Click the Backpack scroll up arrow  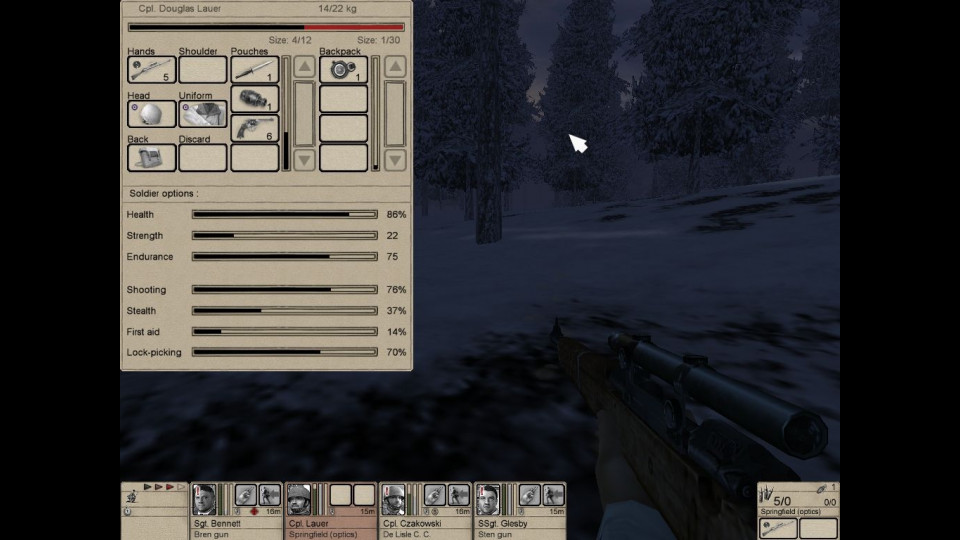coord(395,67)
